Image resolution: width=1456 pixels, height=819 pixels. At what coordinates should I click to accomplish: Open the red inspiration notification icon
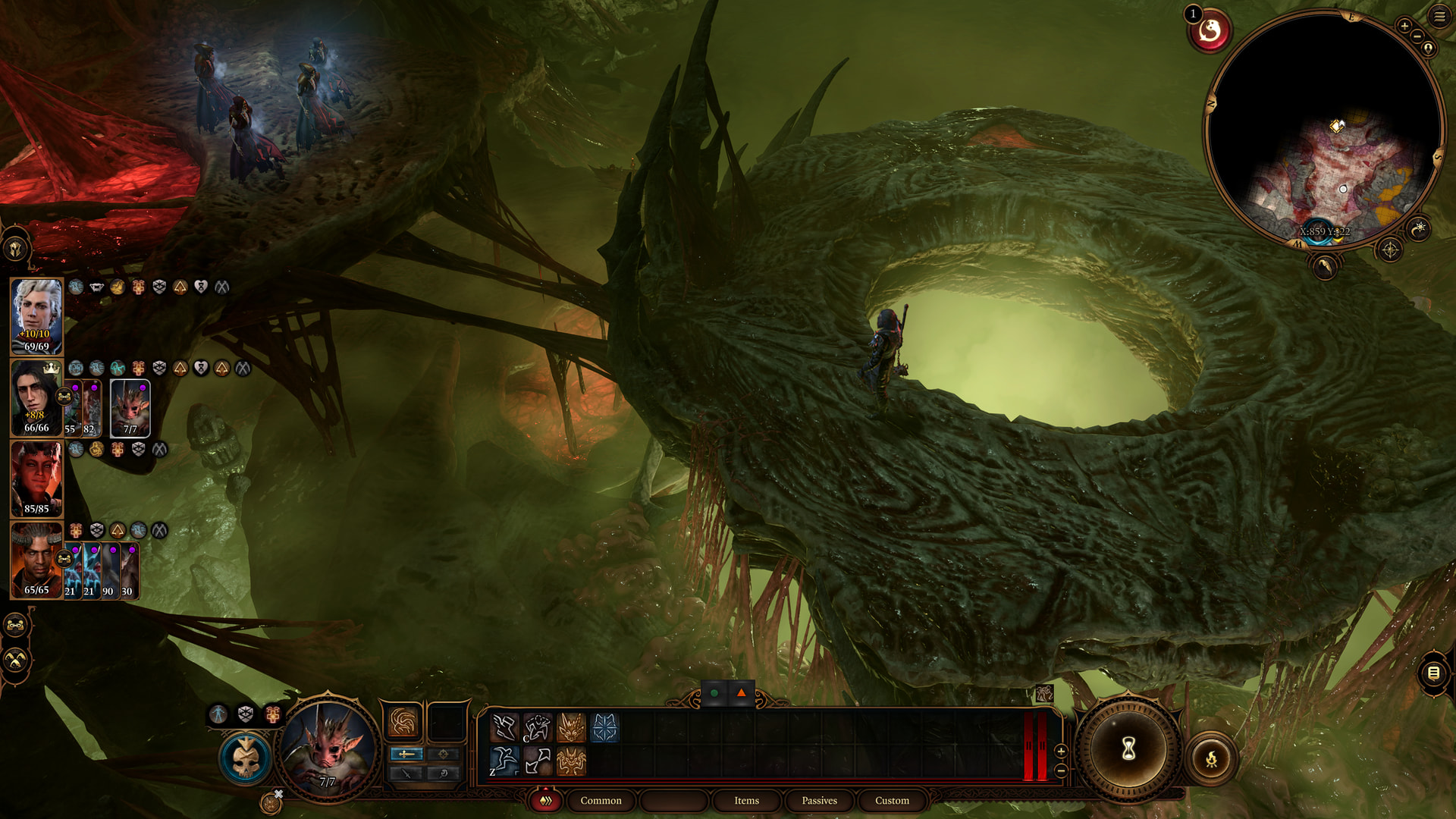(1210, 32)
